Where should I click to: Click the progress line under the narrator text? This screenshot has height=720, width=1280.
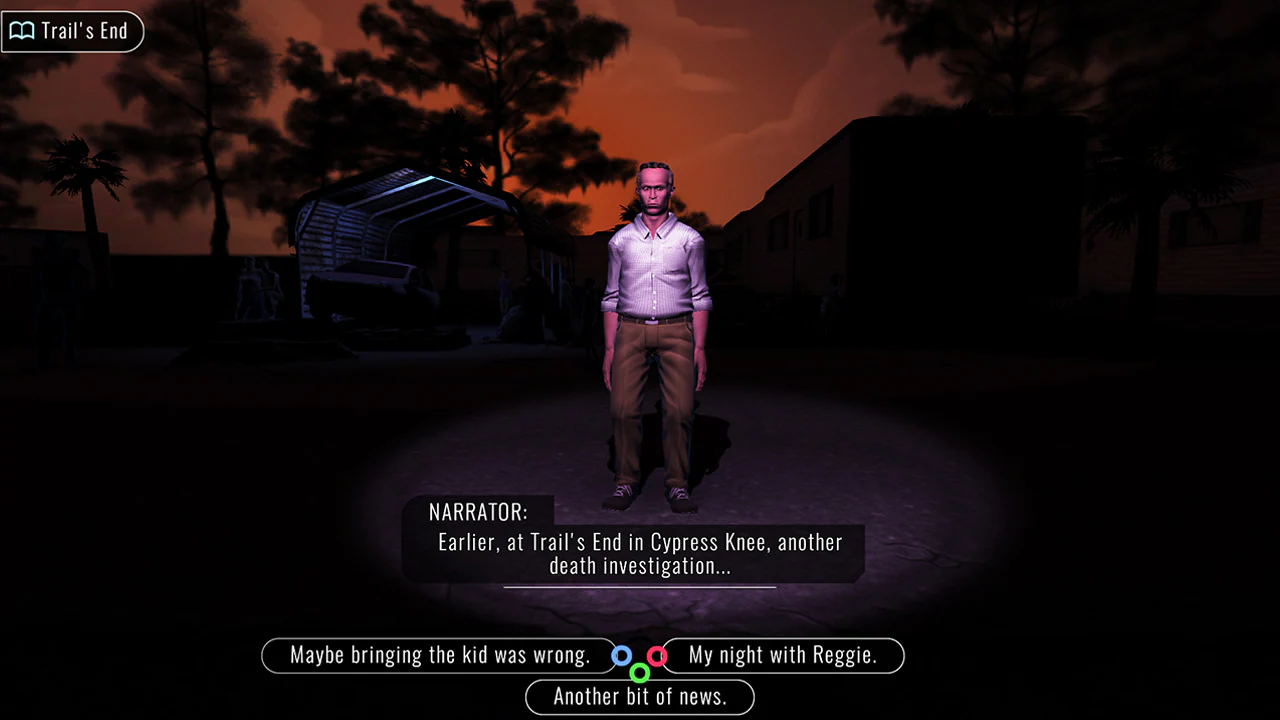point(640,588)
